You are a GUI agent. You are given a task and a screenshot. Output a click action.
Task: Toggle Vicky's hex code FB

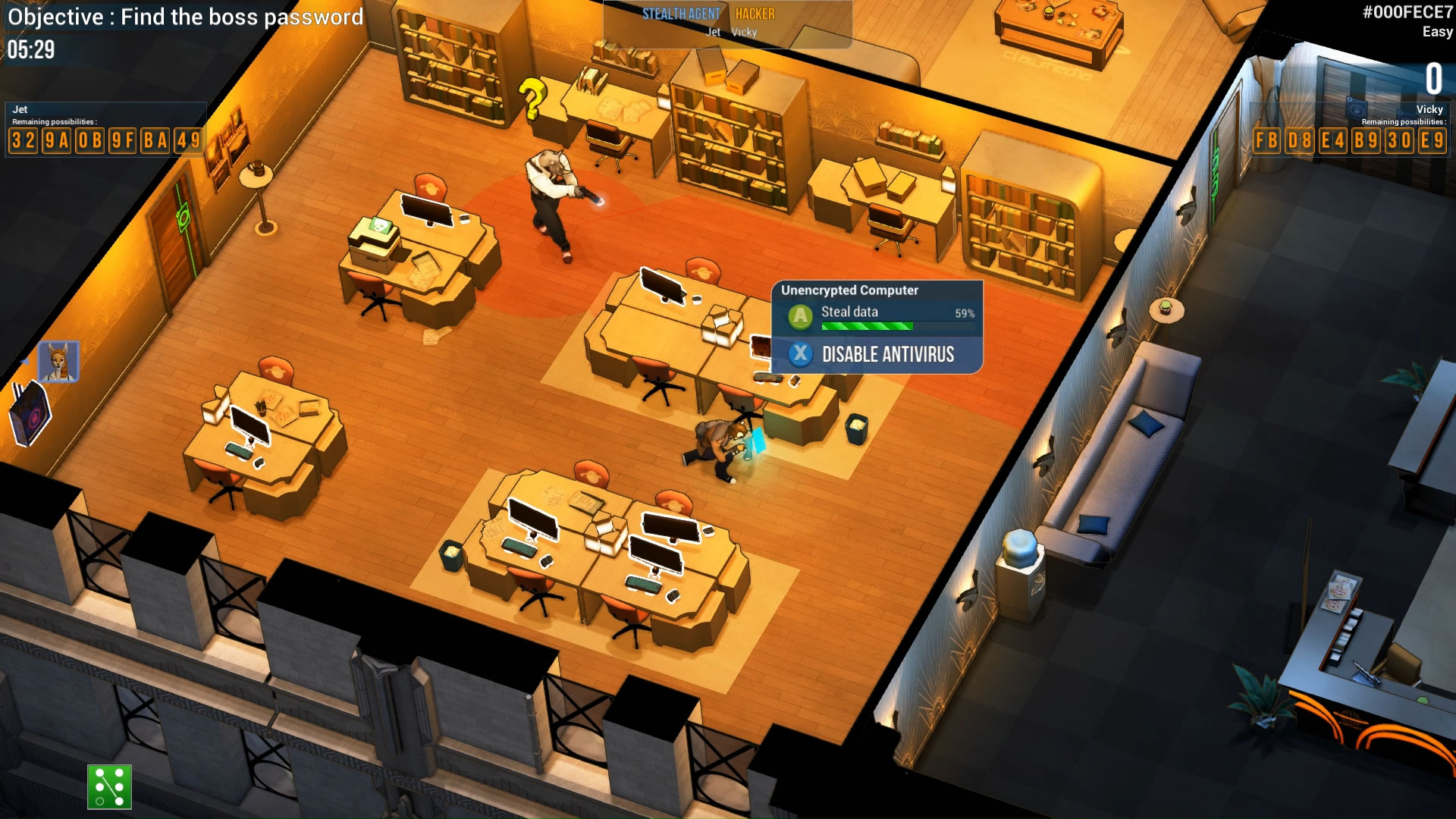coord(1266,141)
